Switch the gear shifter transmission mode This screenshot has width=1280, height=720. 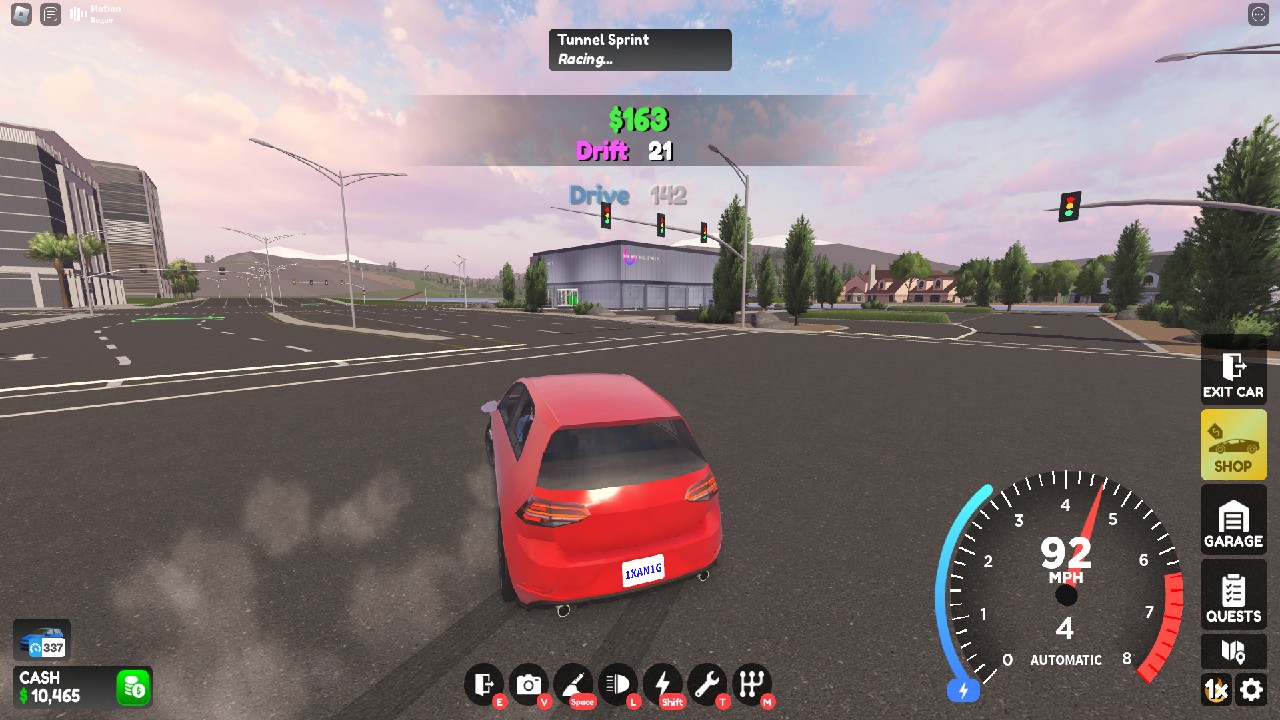[x=751, y=685]
